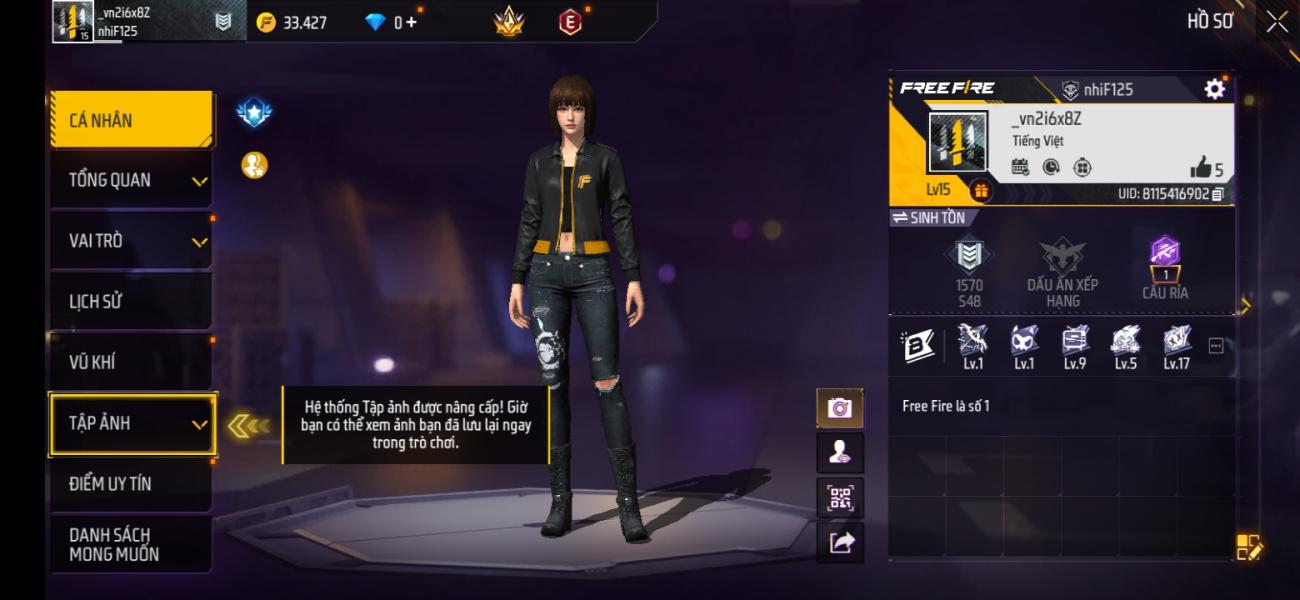
Task: Click the gold coin balance
Action: (x=292, y=22)
